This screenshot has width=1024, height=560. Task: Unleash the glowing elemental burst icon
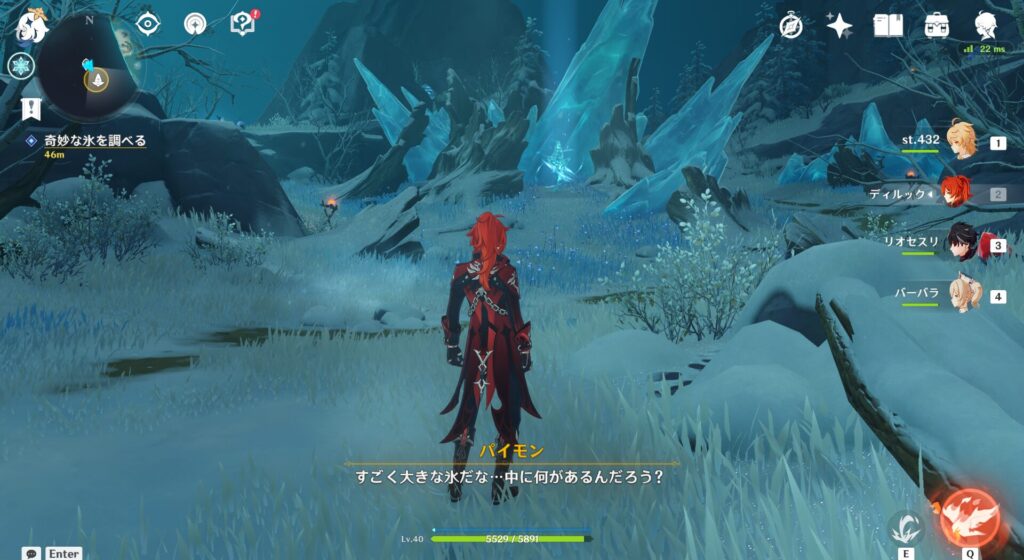[x=969, y=516]
